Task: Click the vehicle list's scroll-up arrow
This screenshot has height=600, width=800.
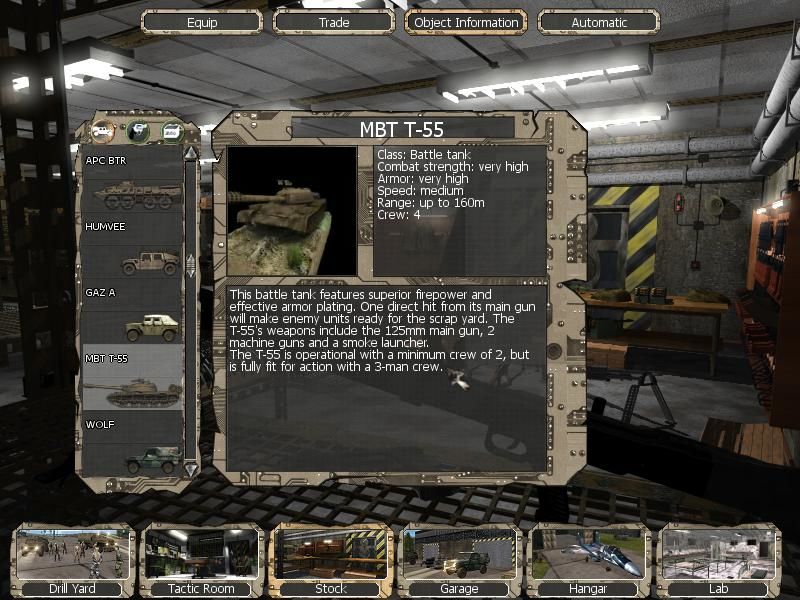Action: (x=191, y=153)
